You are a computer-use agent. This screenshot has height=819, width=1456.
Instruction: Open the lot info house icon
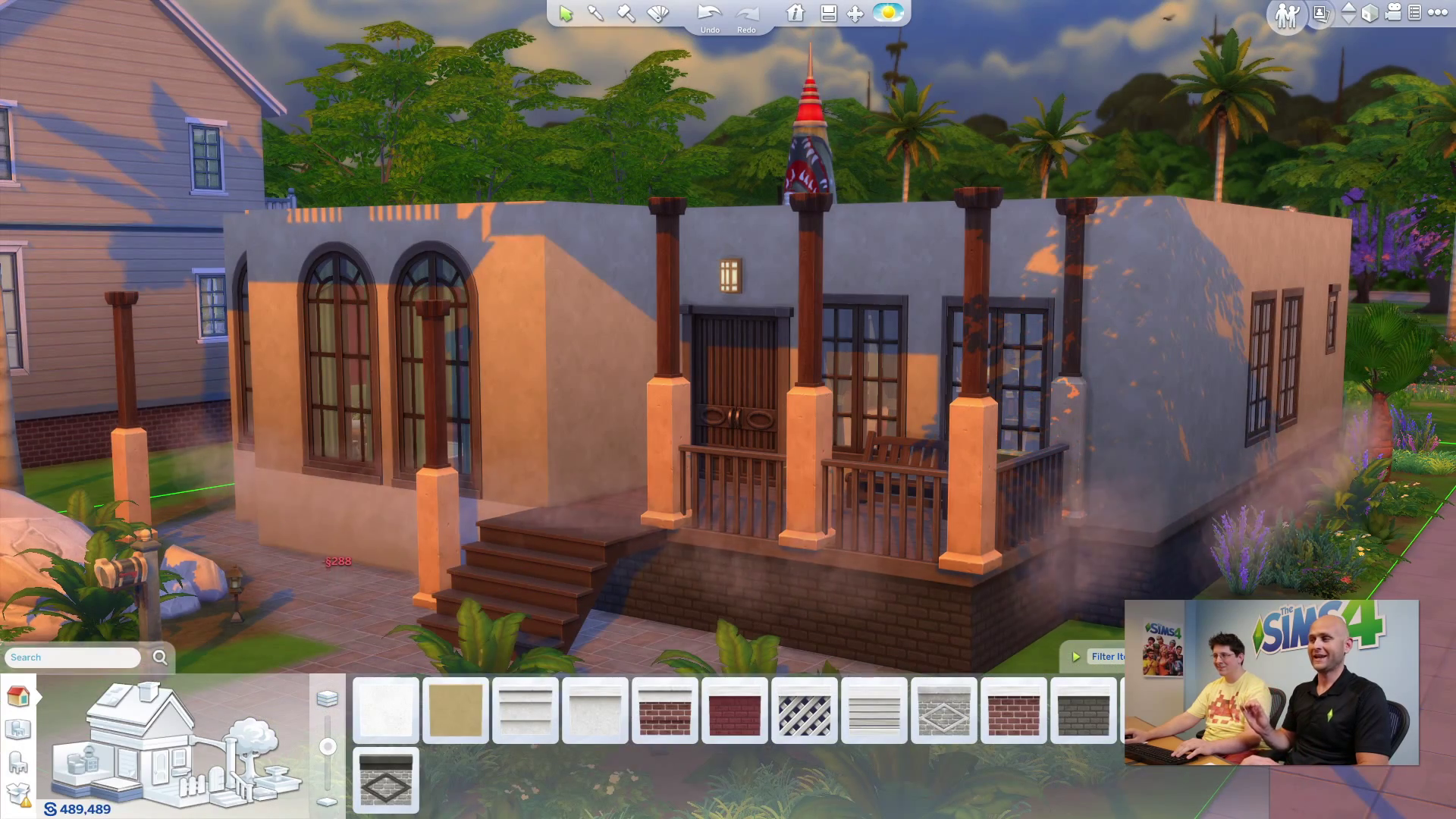point(795,14)
